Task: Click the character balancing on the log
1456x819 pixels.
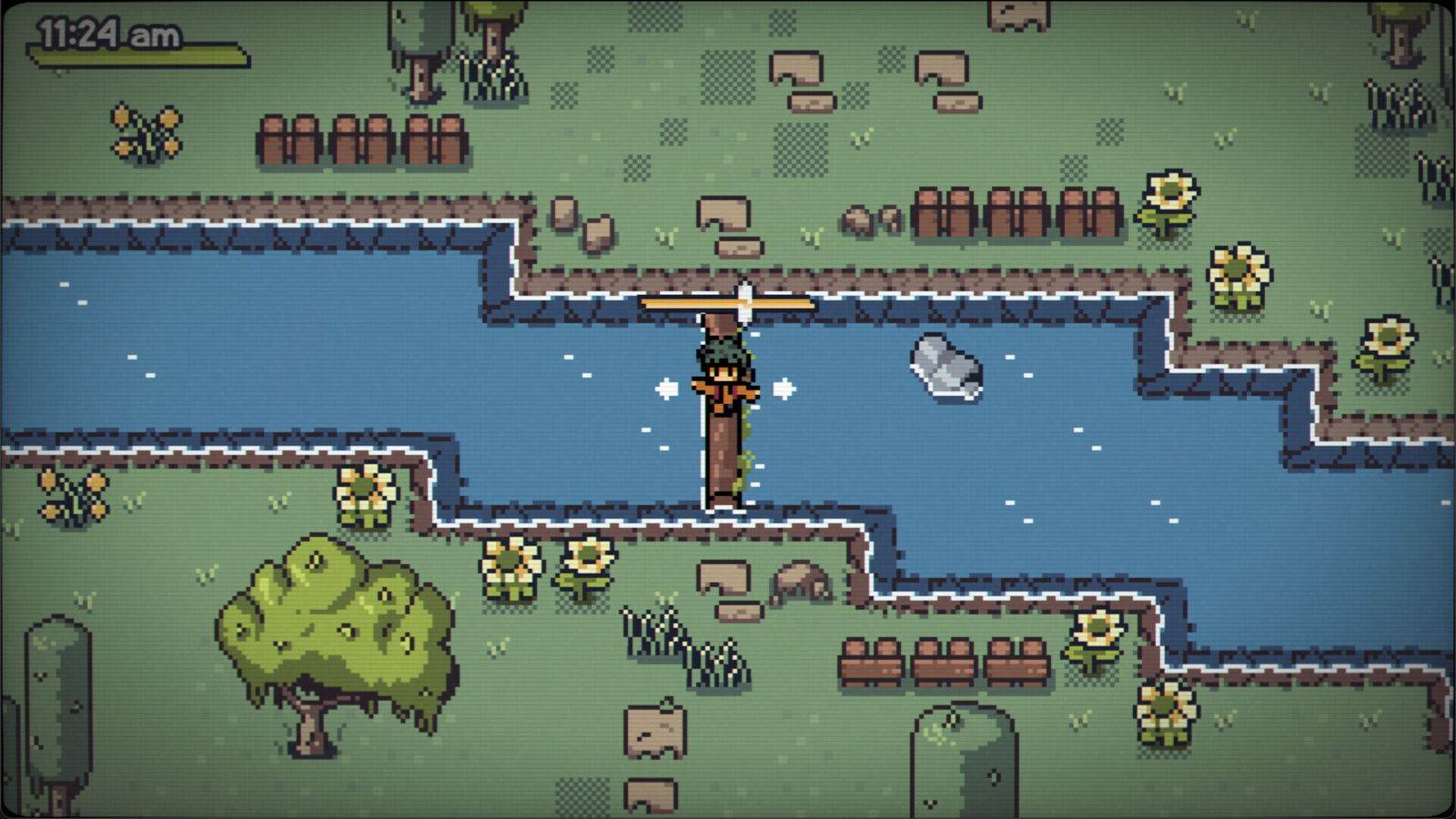Action: (x=725, y=378)
